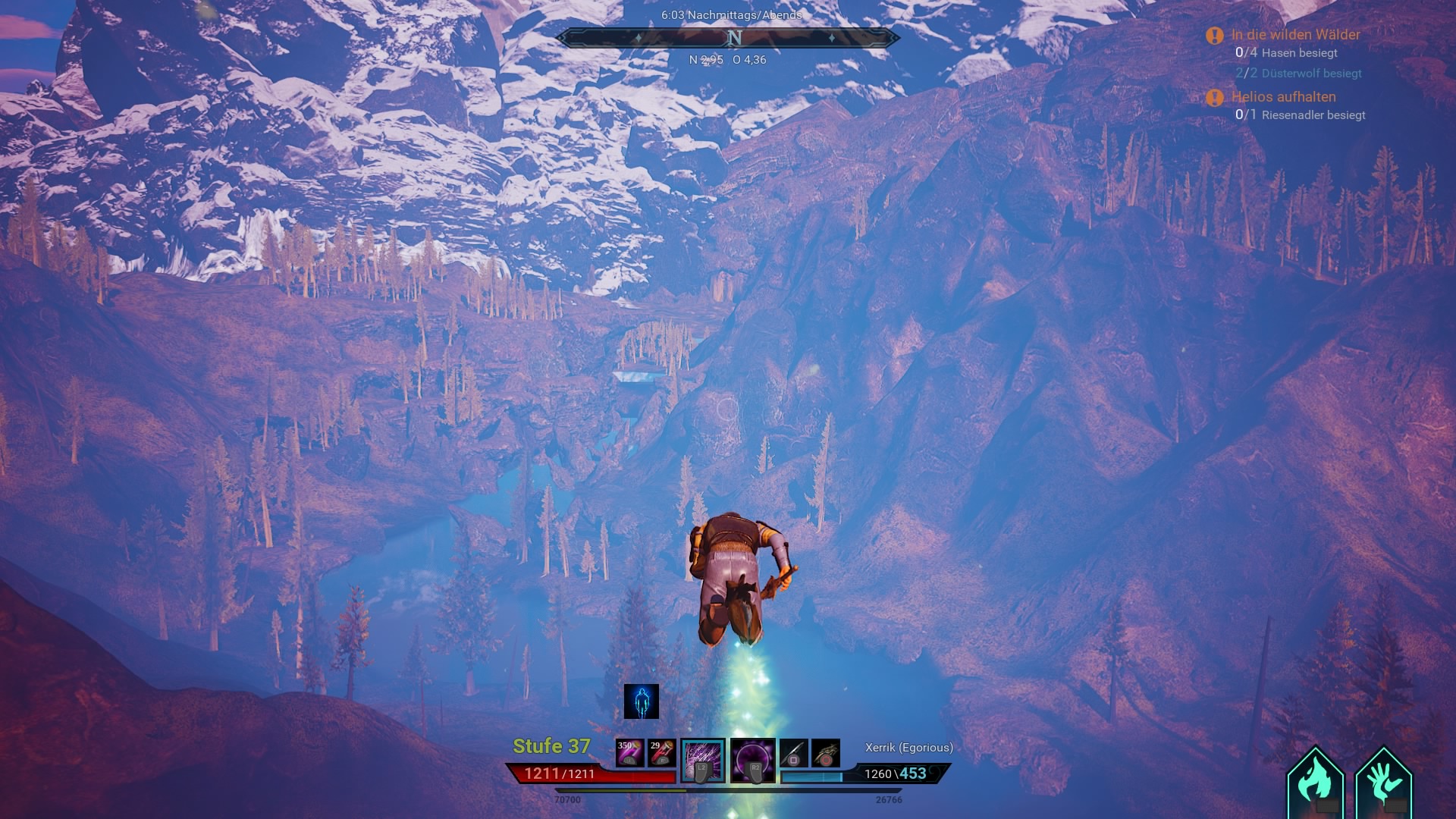Image resolution: width=1456 pixels, height=819 pixels.
Task: Click the compass bar showing N
Action: (728, 38)
